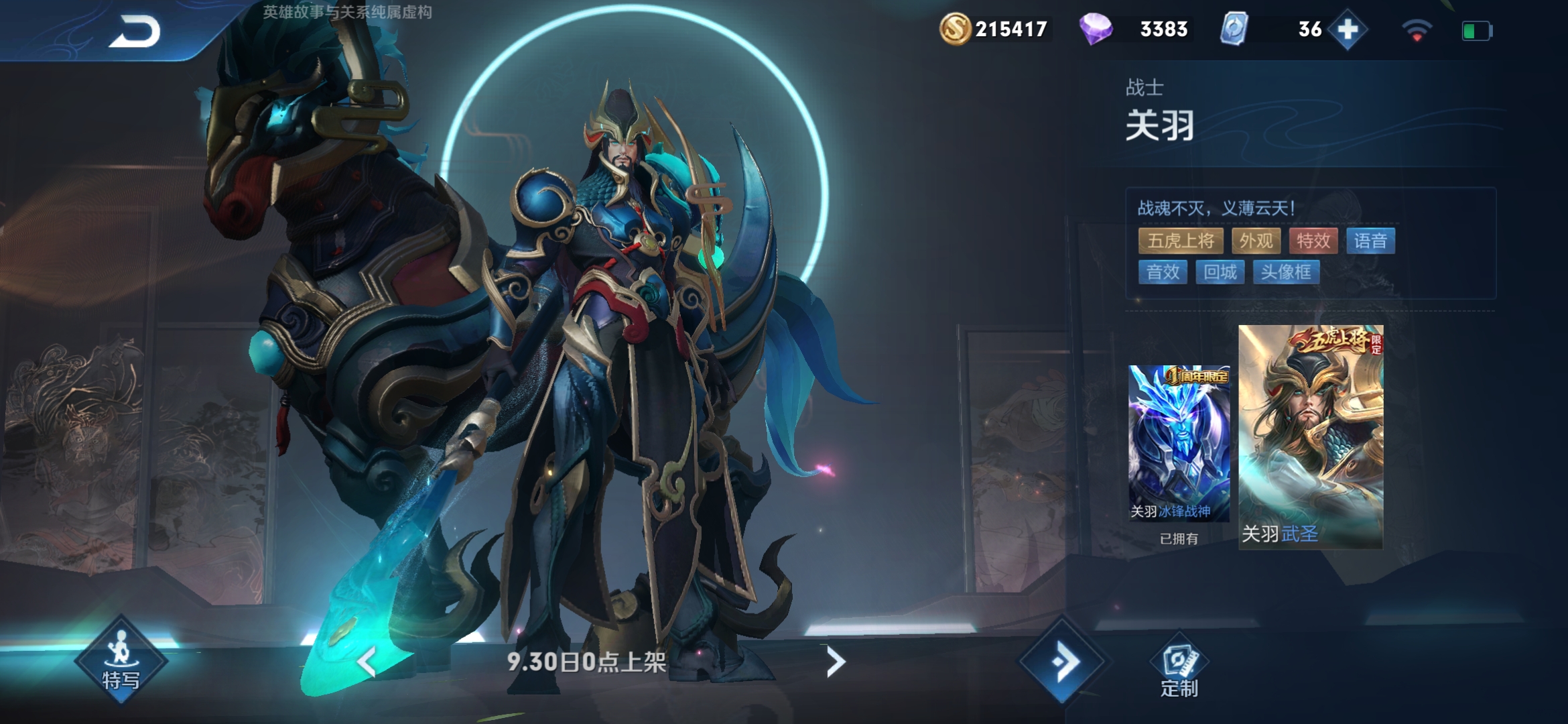The height and width of the screenshot is (724, 1568).
Task: Show the previous skin with left arrow
Action: (x=367, y=662)
